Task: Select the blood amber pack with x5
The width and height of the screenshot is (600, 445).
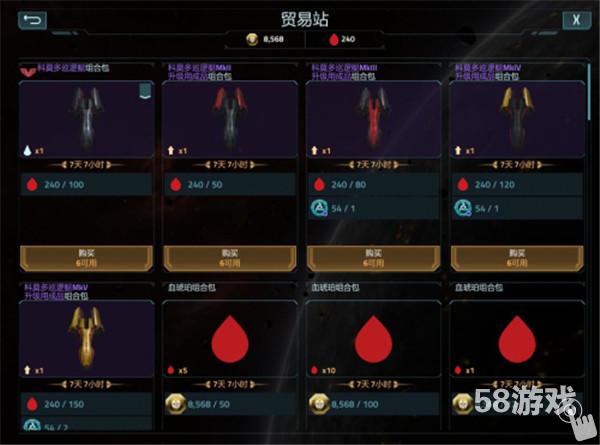Action: 229,335
